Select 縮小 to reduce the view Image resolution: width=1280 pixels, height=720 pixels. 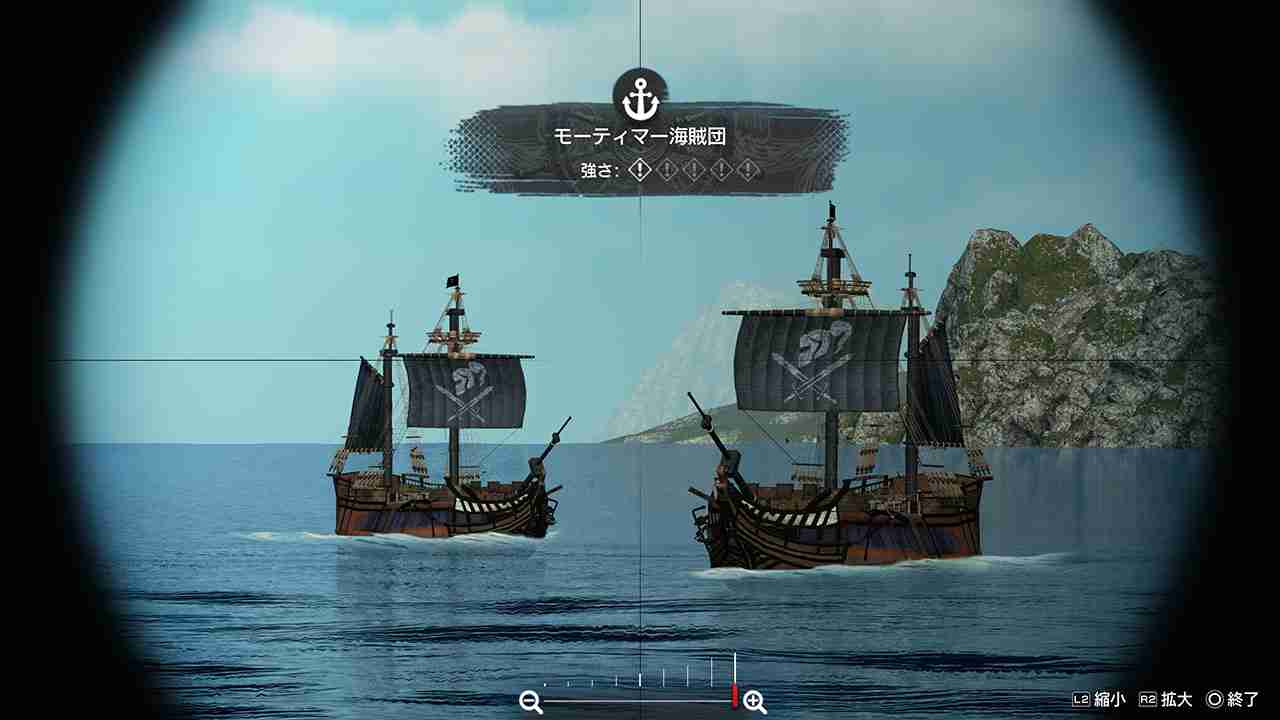[1110, 699]
